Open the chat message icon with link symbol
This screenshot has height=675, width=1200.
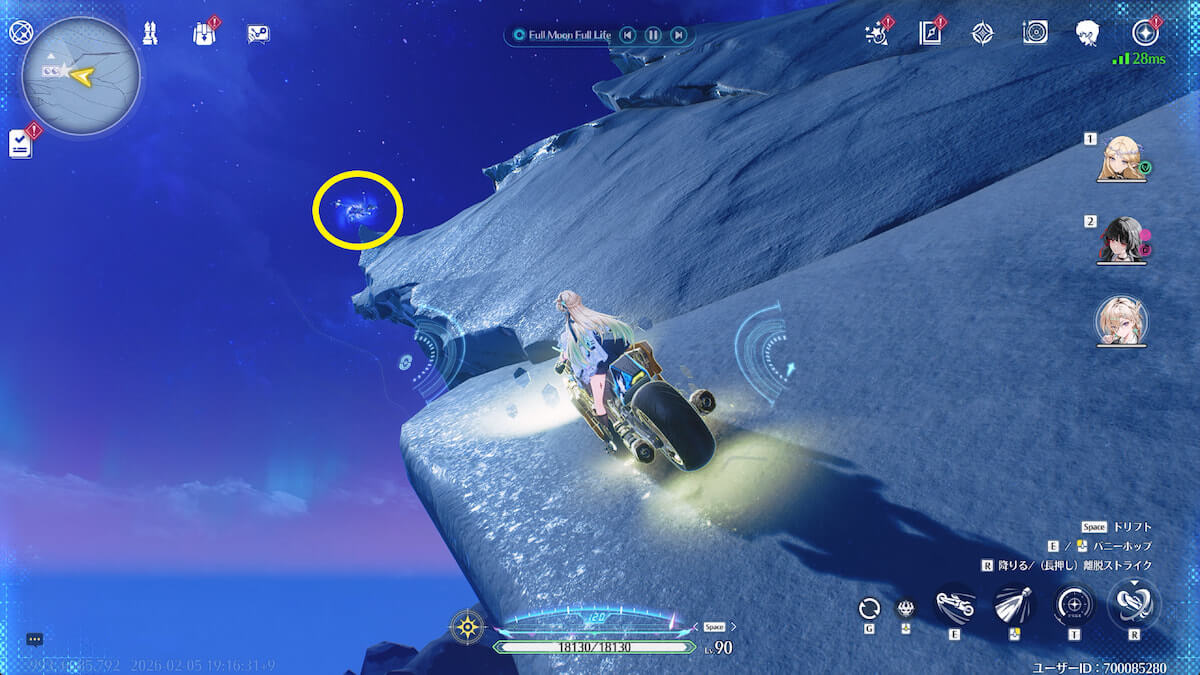tap(258, 33)
